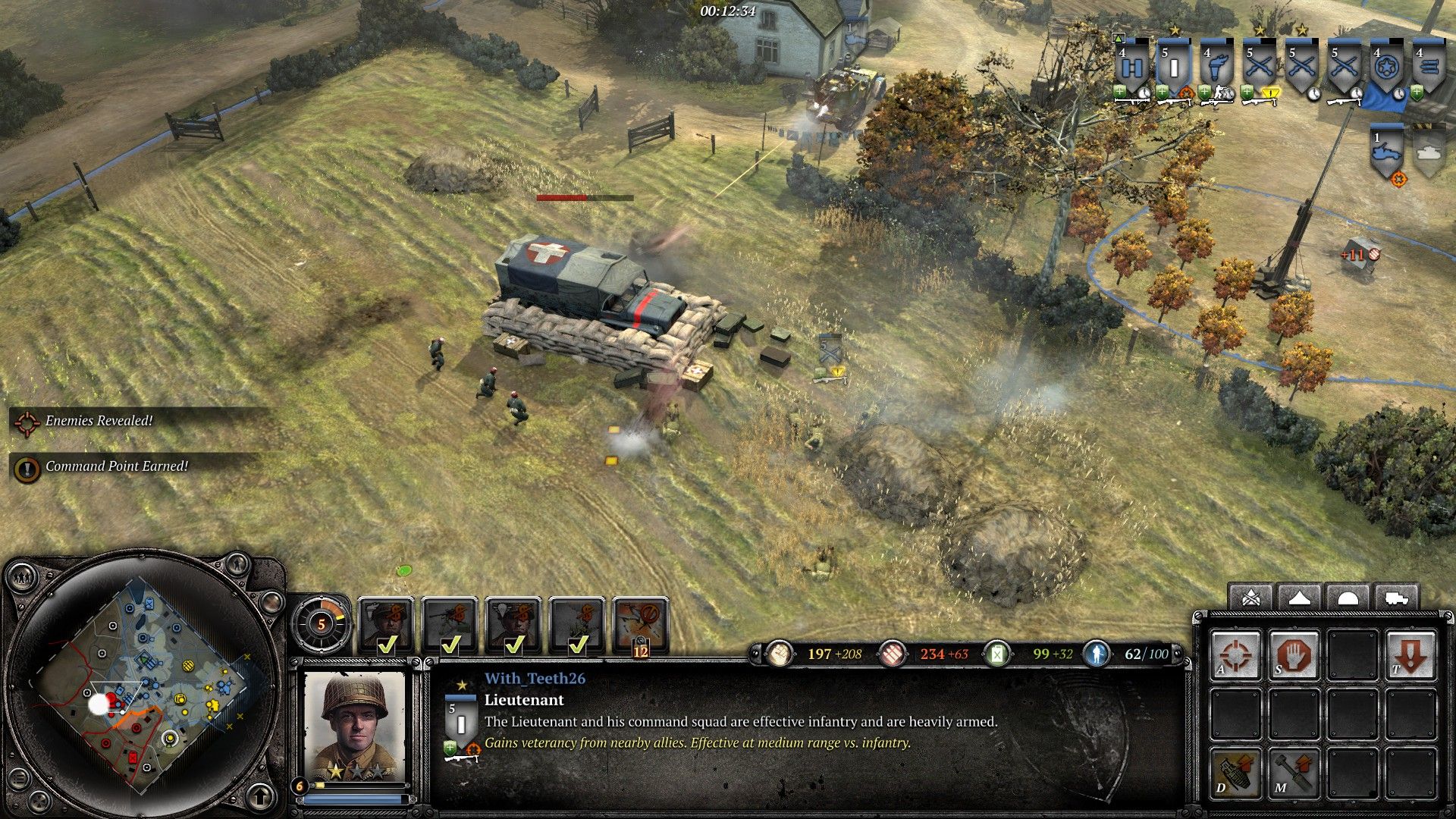Click the three-soldiers button above the minimap
The height and width of the screenshot is (819, 1456).
click(x=23, y=578)
